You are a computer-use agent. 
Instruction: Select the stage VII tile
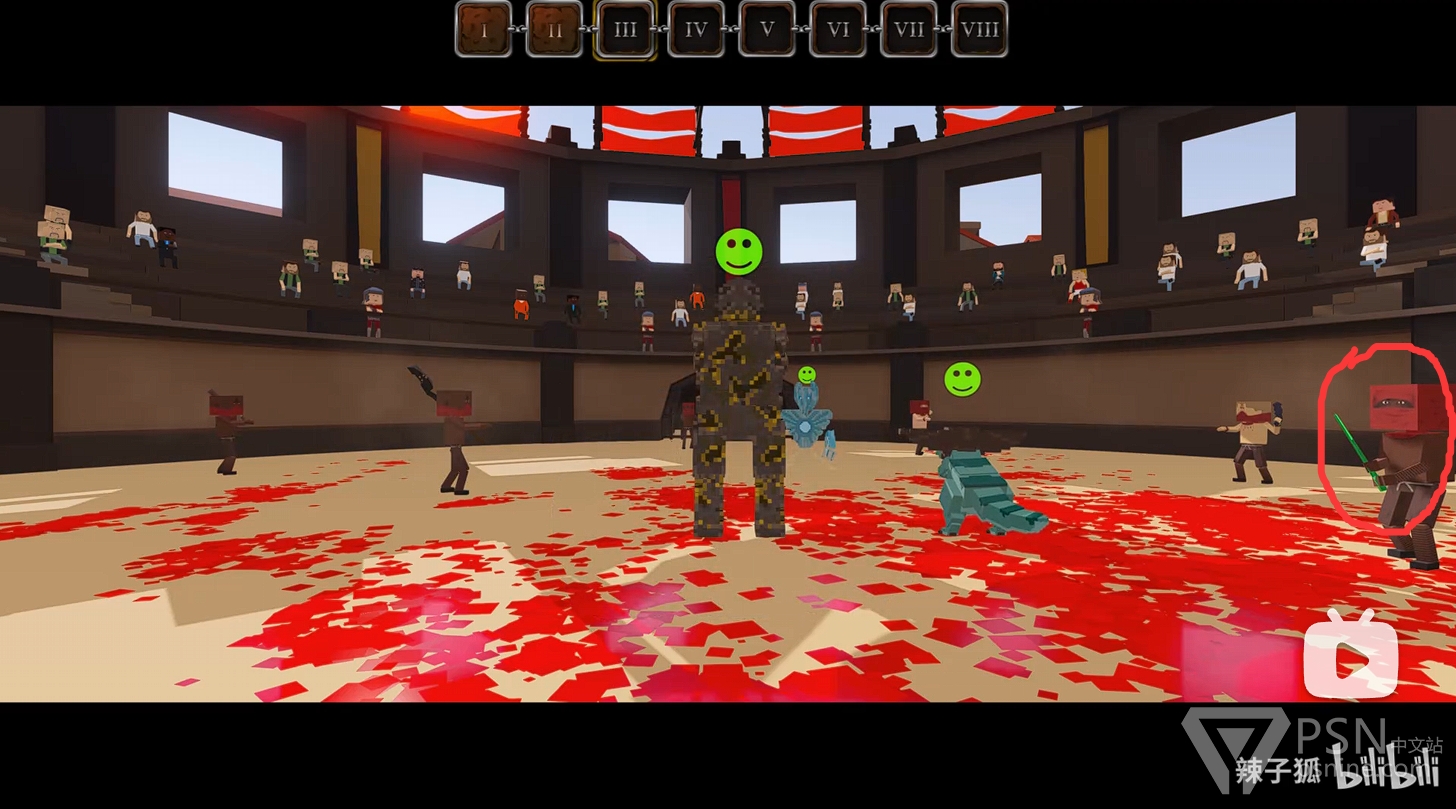point(909,29)
